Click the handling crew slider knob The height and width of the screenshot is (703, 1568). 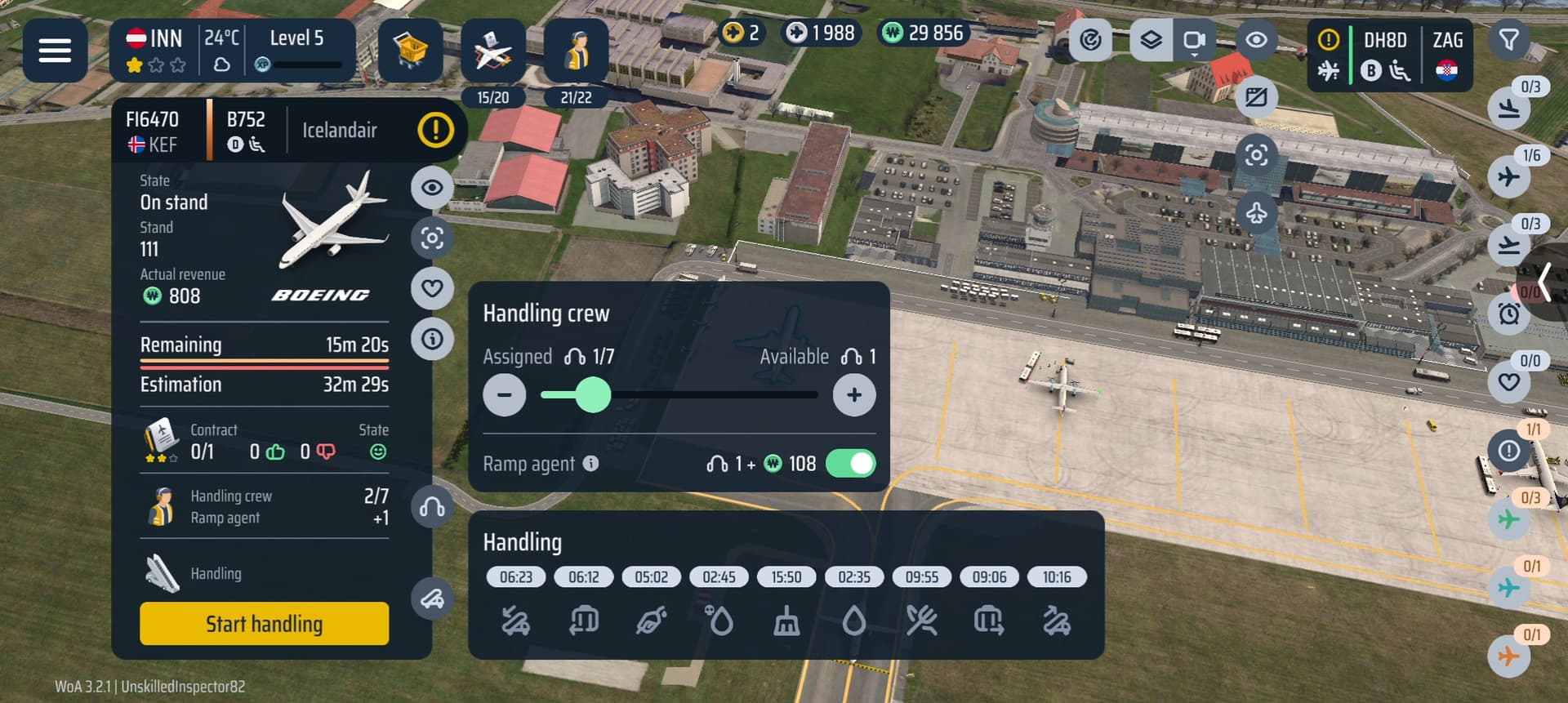pyautogui.click(x=594, y=395)
